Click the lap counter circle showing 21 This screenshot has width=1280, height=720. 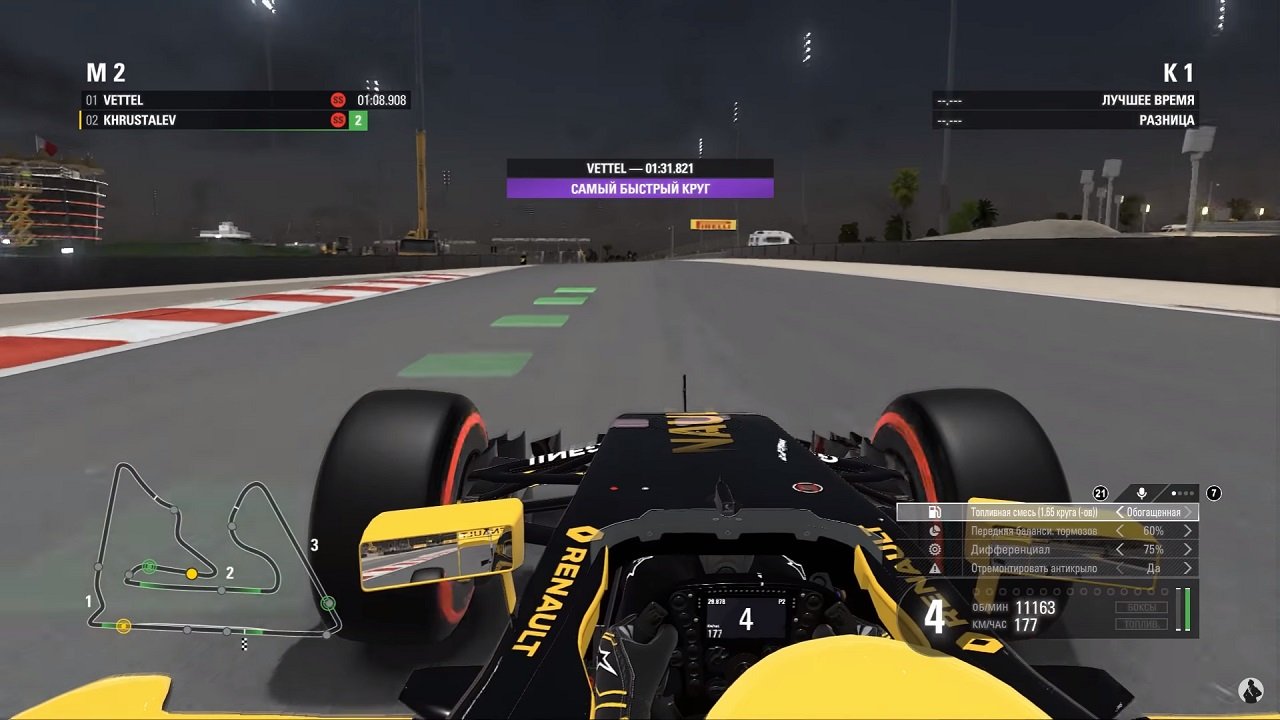point(1100,493)
